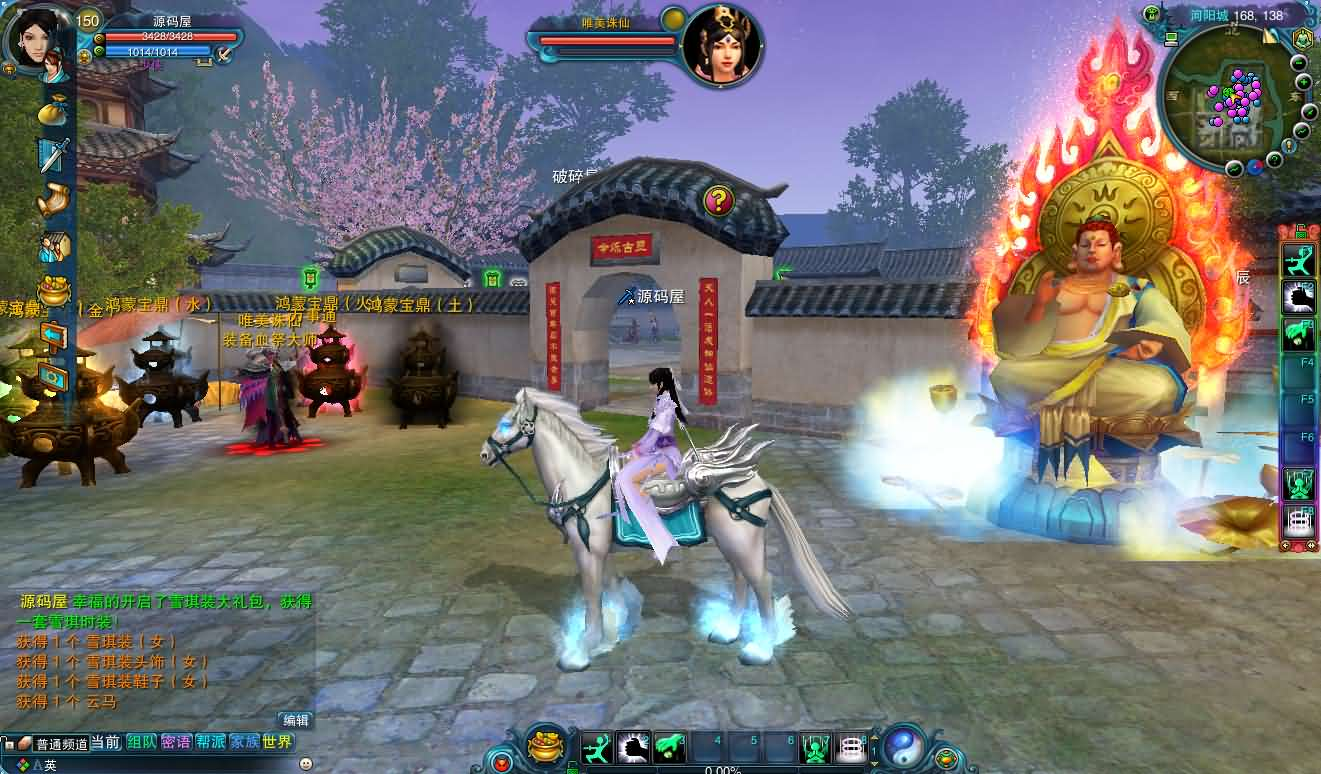Switch chat to the 组队 team channel
Viewport: 1321px width, 774px height.
pos(141,742)
